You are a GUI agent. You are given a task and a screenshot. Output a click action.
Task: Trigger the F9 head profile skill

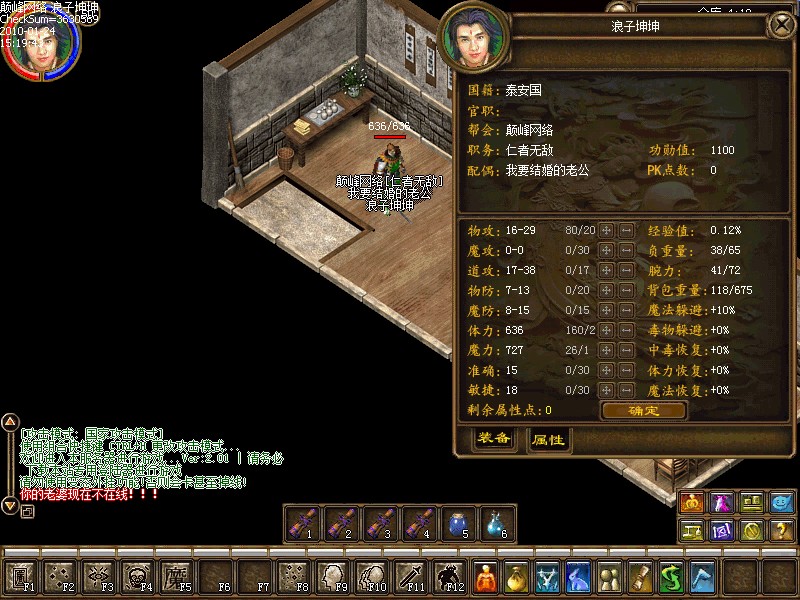333,577
